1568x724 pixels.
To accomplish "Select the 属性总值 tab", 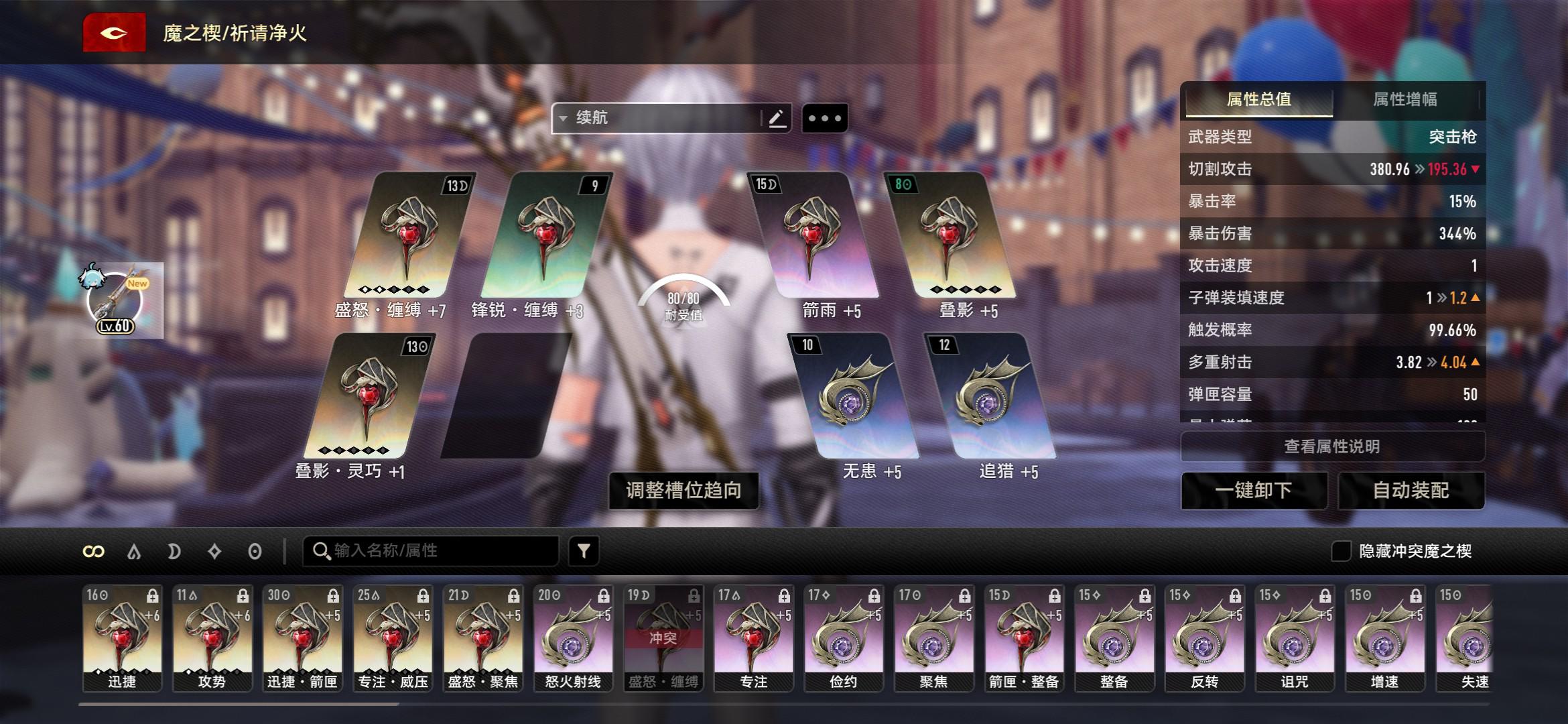I will point(1258,100).
